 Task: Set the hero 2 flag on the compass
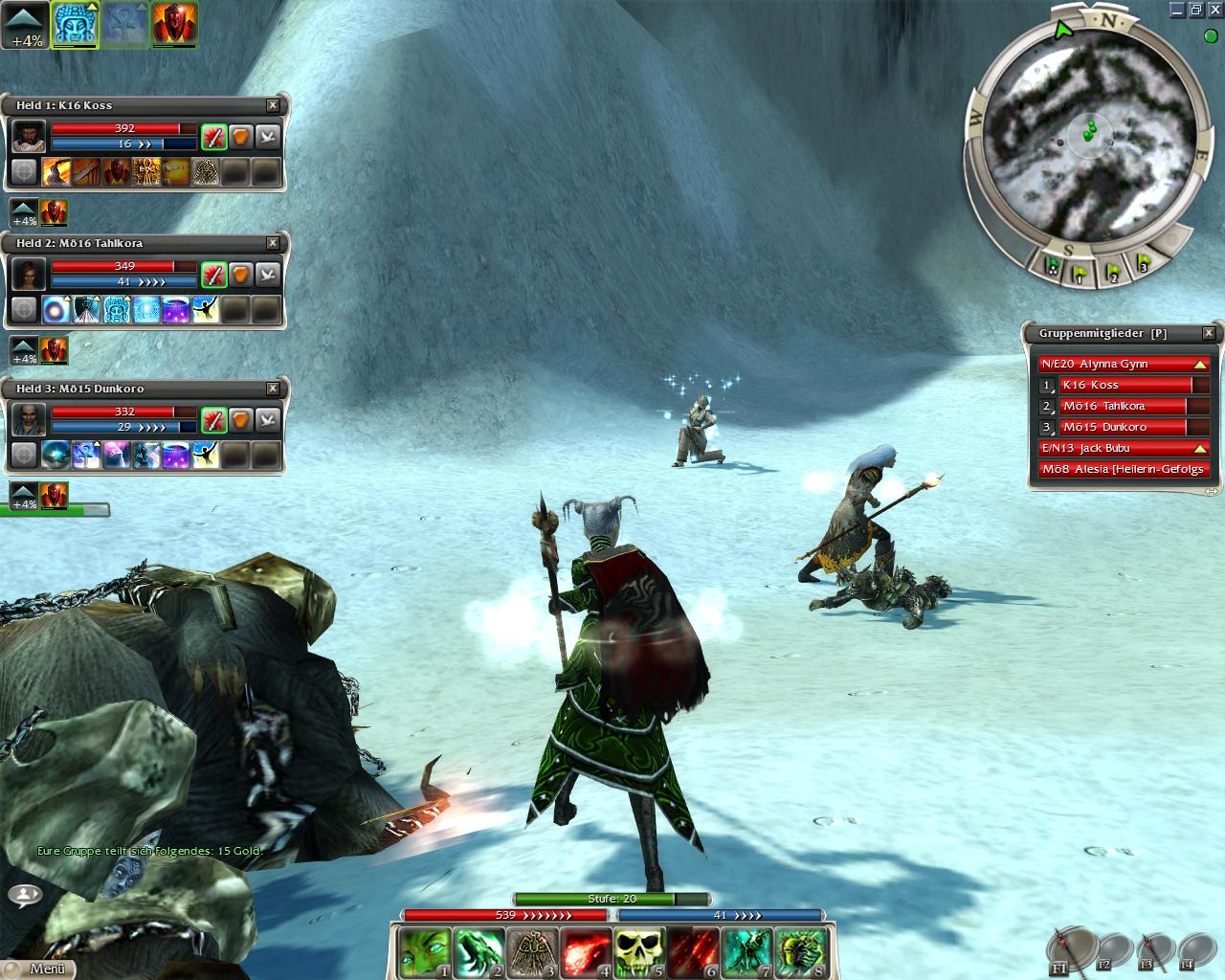click(1112, 273)
